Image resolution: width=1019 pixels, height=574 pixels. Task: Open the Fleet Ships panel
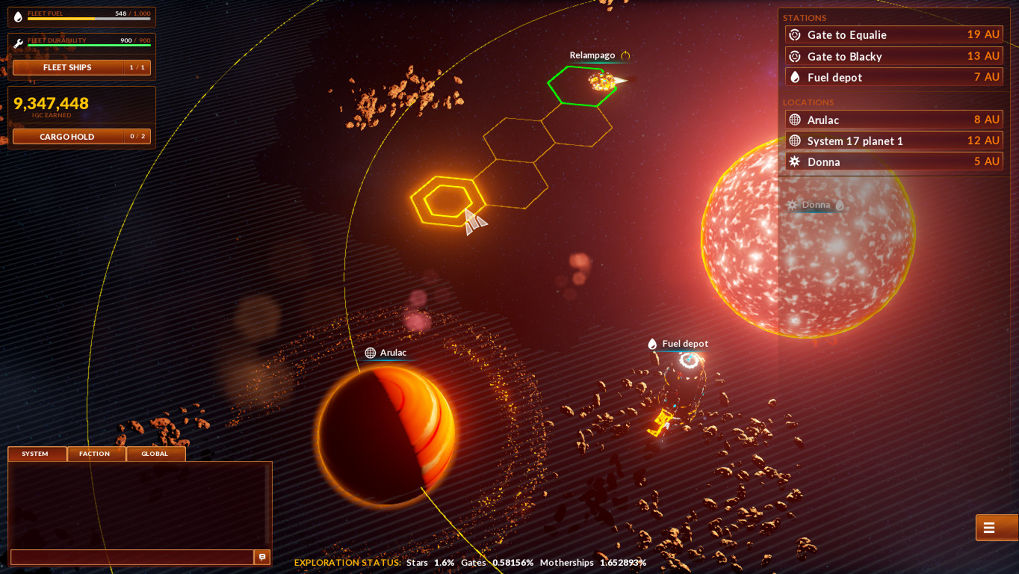tap(81, 68)
